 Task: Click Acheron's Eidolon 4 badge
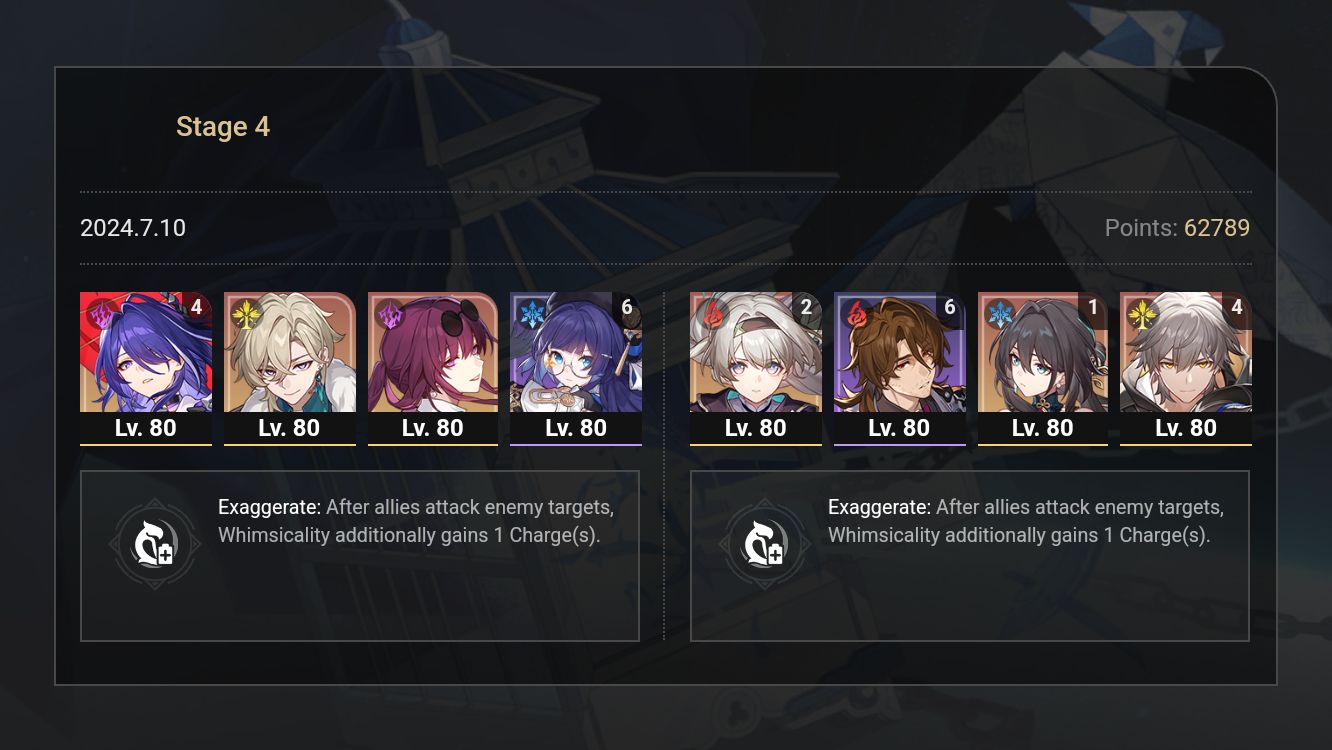coord(198,308)
